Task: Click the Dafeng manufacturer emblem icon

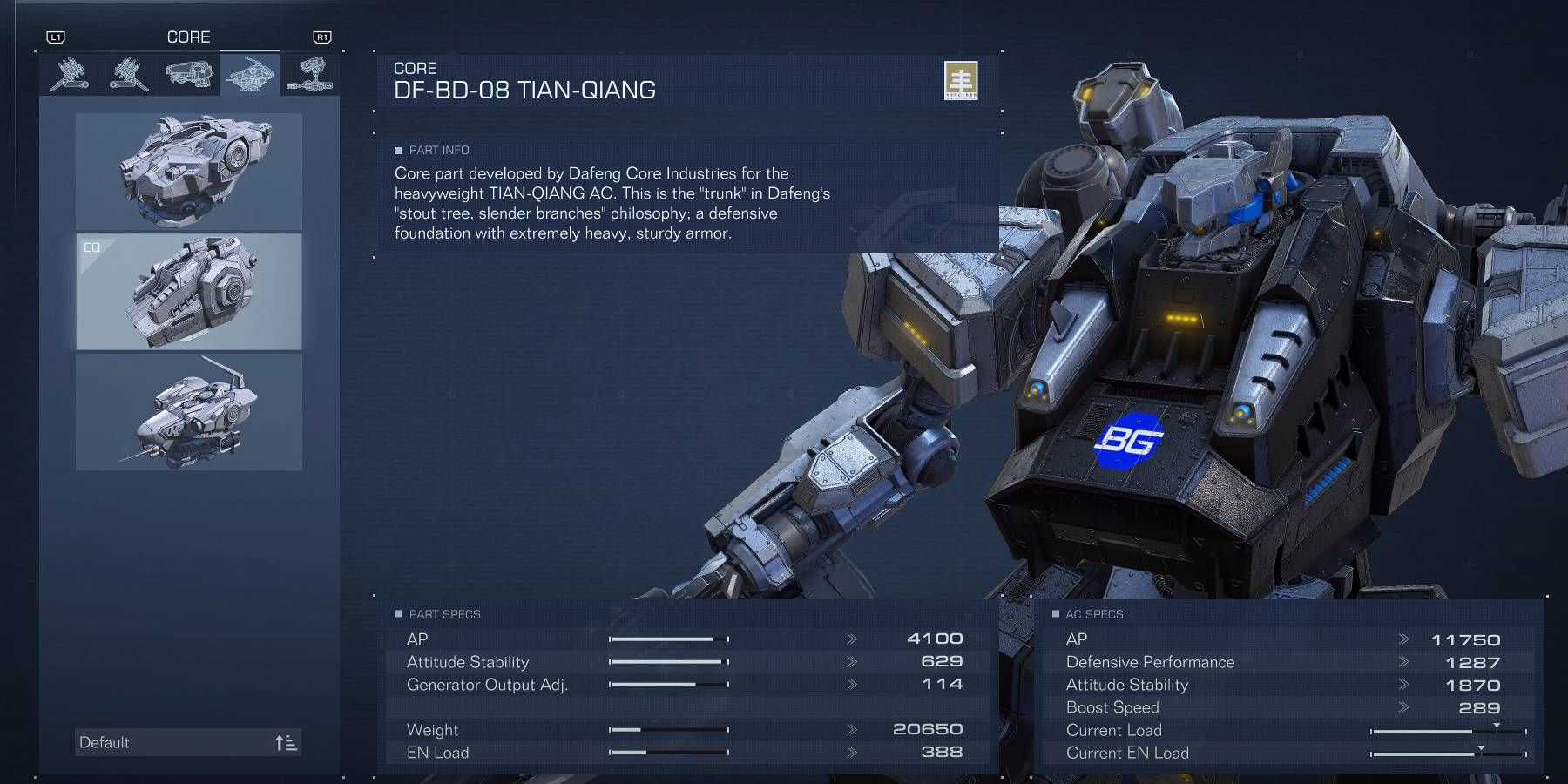Action: tap(961, 83)
